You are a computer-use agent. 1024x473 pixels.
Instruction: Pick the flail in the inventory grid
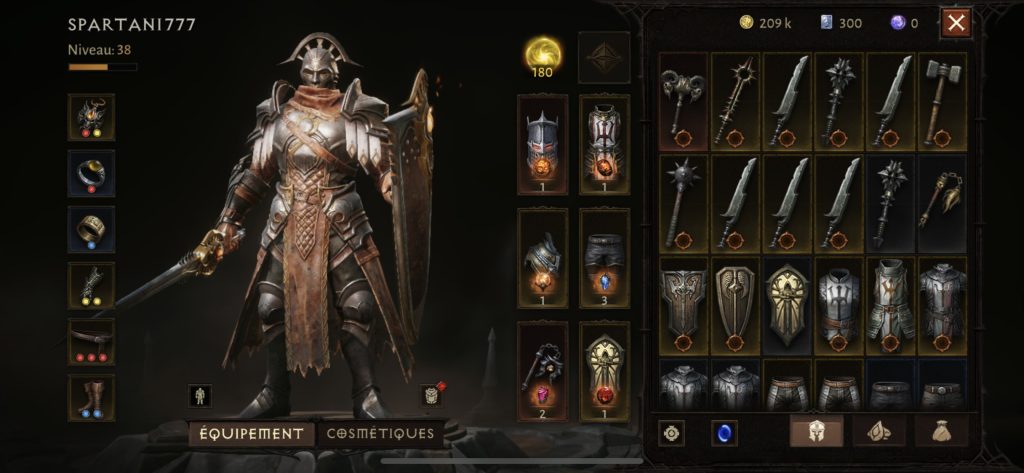[x=942, y=202]
